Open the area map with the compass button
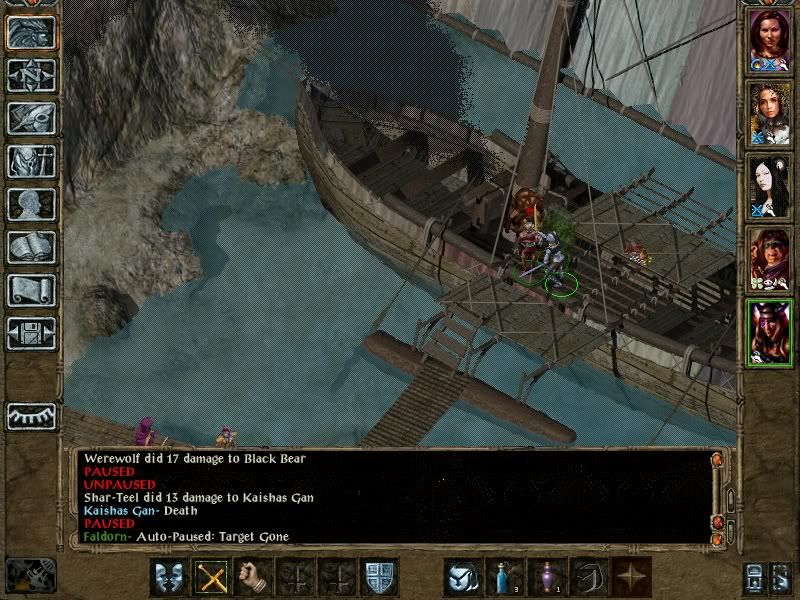The image size is (800, 600). pos(31,75)
